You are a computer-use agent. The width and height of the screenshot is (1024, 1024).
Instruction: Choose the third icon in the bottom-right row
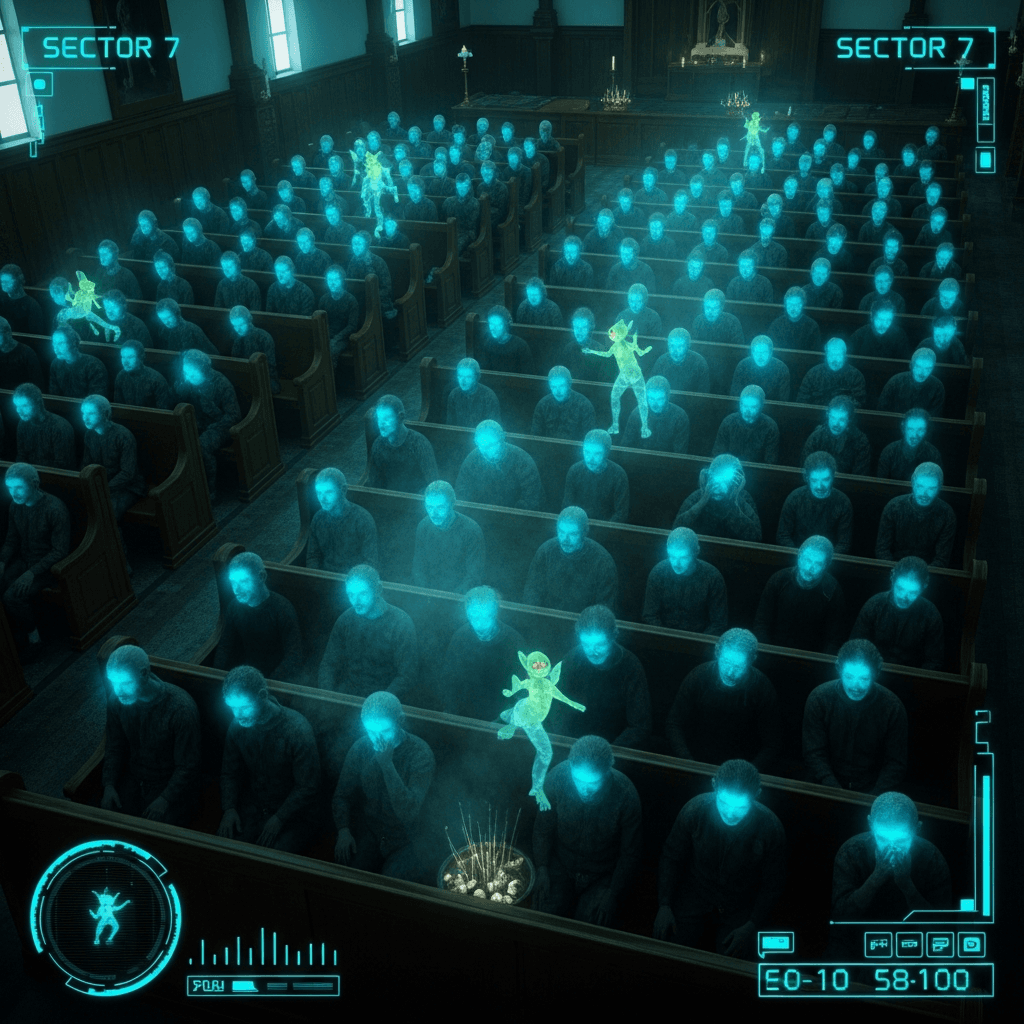click(x=940, y=943)
